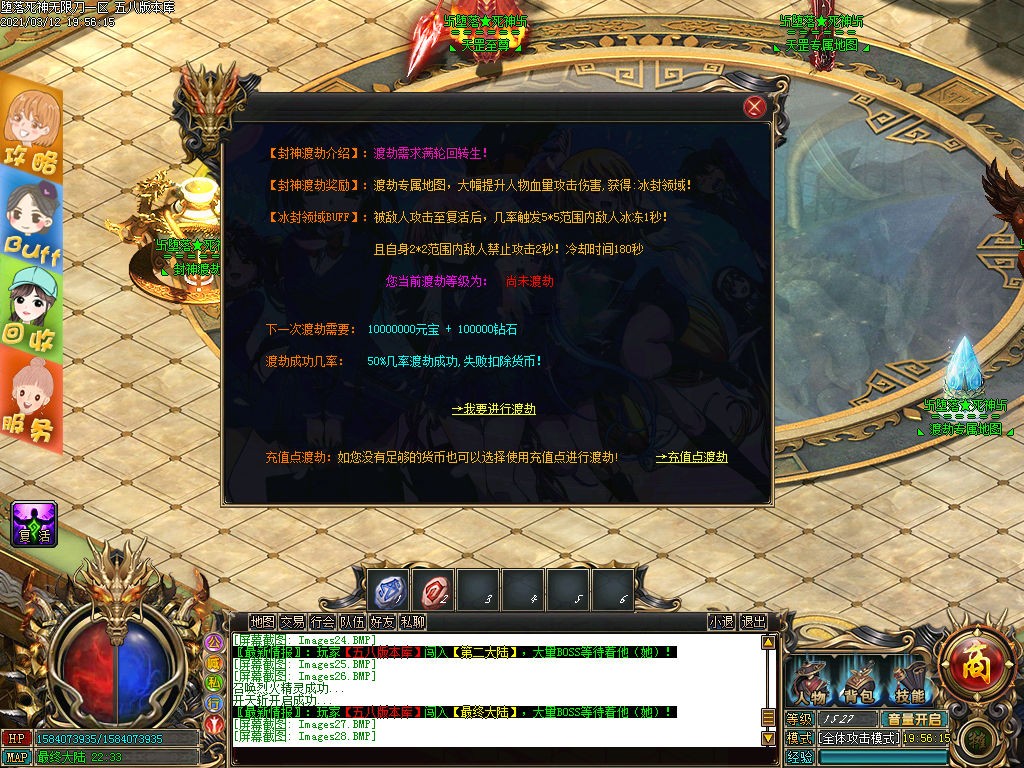Open the 行会 guild tab
1024x768 pixels.
(x=322, y=622)
